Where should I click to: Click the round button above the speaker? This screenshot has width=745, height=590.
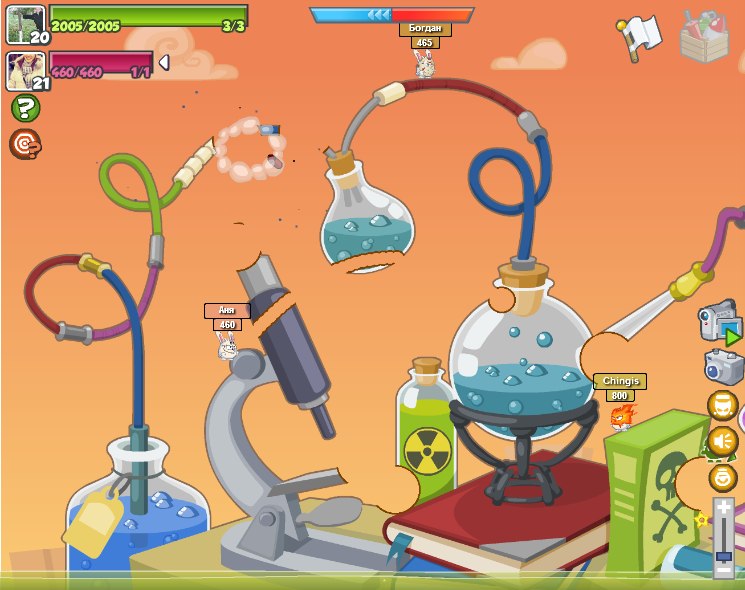722,405
